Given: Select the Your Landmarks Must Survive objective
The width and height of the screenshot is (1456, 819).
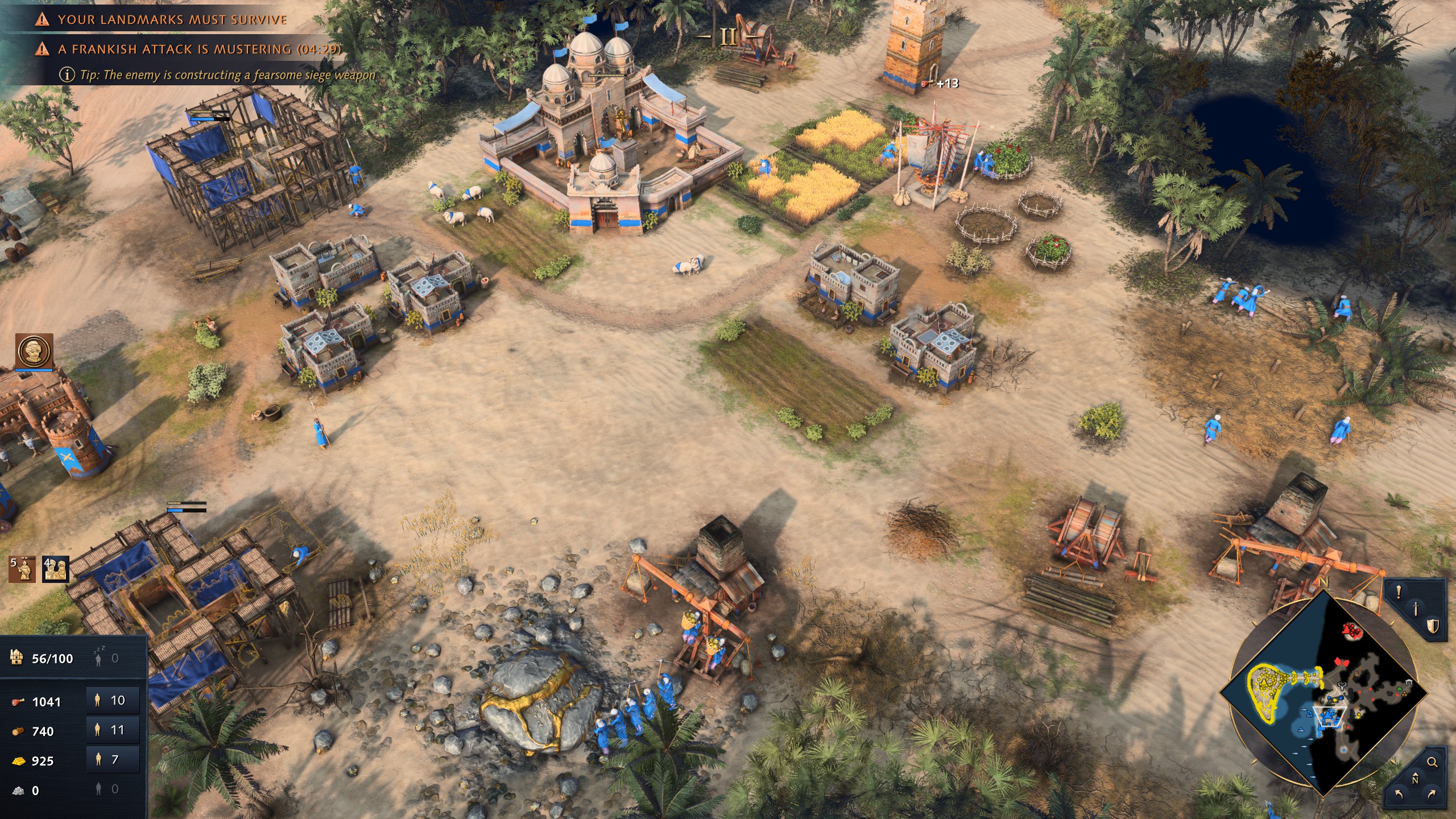Looking at the screenshot, I should tap(172, 20).
